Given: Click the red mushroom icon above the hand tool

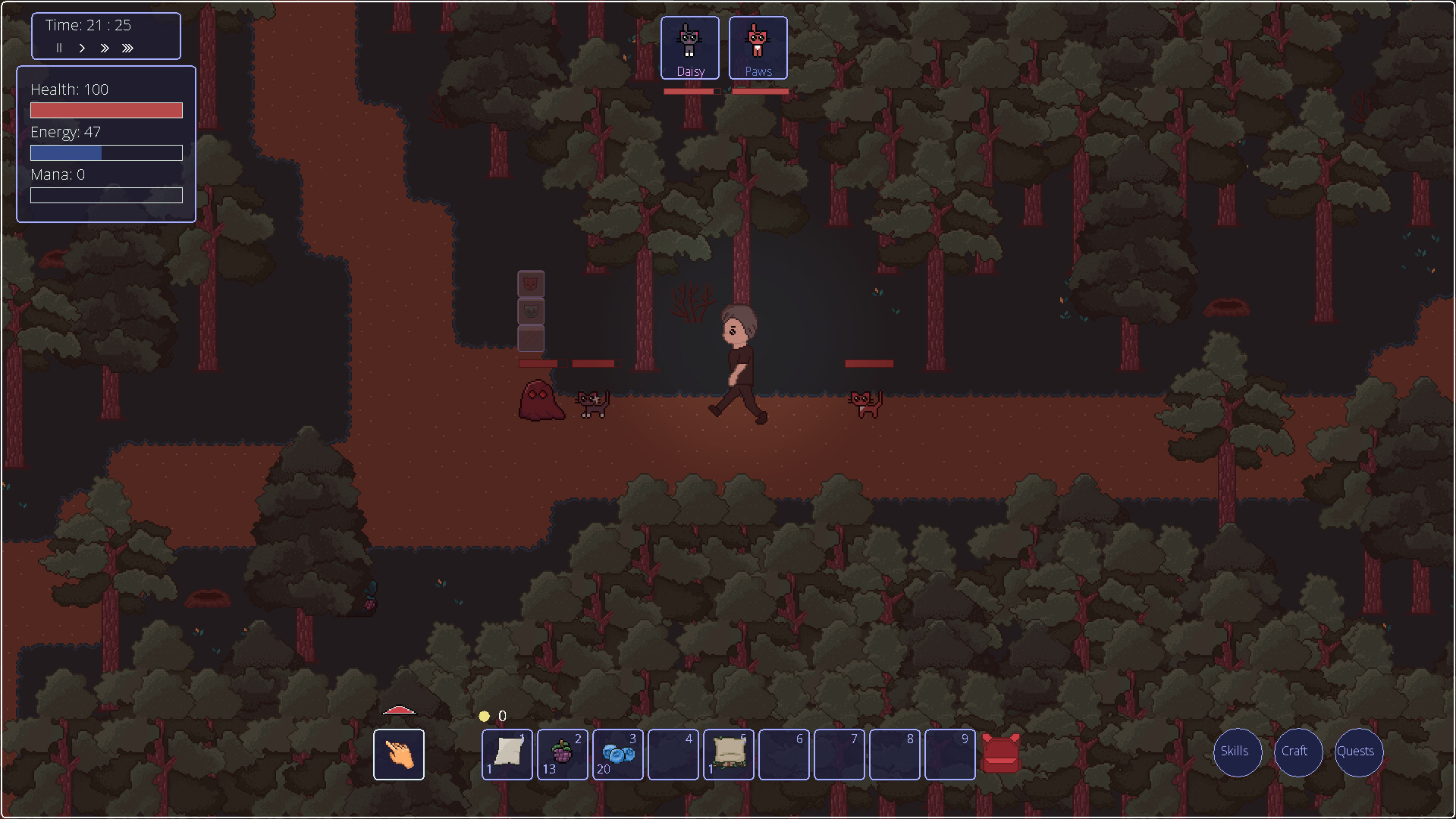Looking at the screenshot, I should coord(400,710).
